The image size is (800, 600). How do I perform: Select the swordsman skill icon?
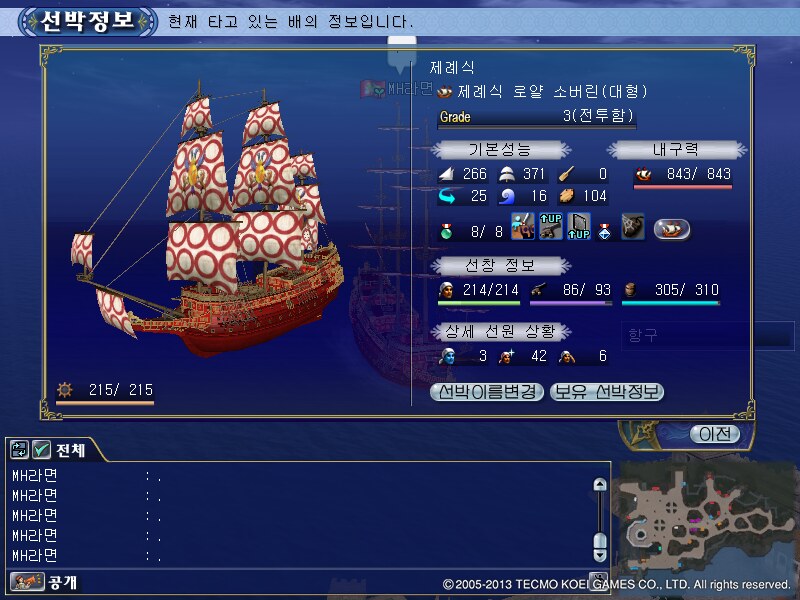(x=521, y=228)
